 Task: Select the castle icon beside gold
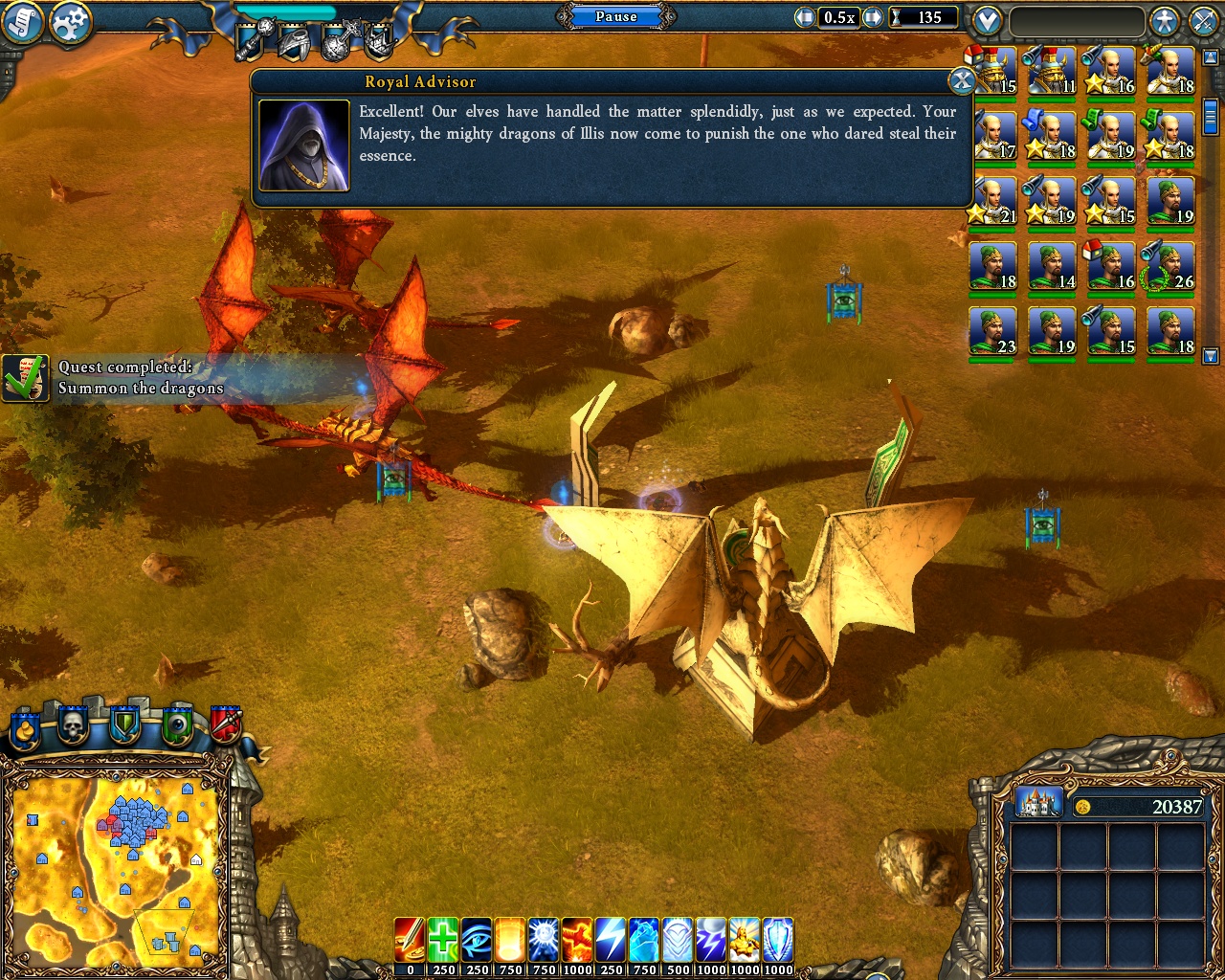pyautogui.click(x=1038, y=802)
